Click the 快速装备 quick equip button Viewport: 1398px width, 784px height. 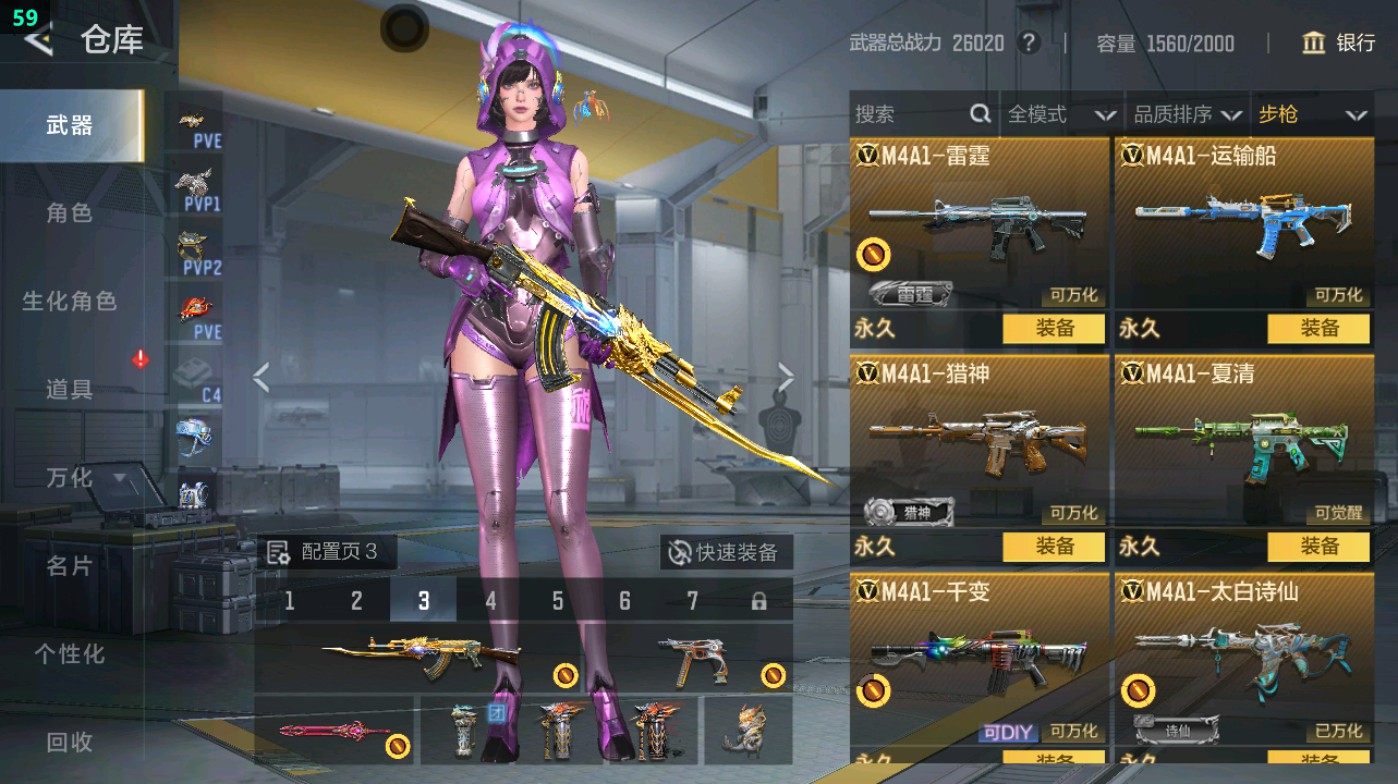tap(726, 552)
